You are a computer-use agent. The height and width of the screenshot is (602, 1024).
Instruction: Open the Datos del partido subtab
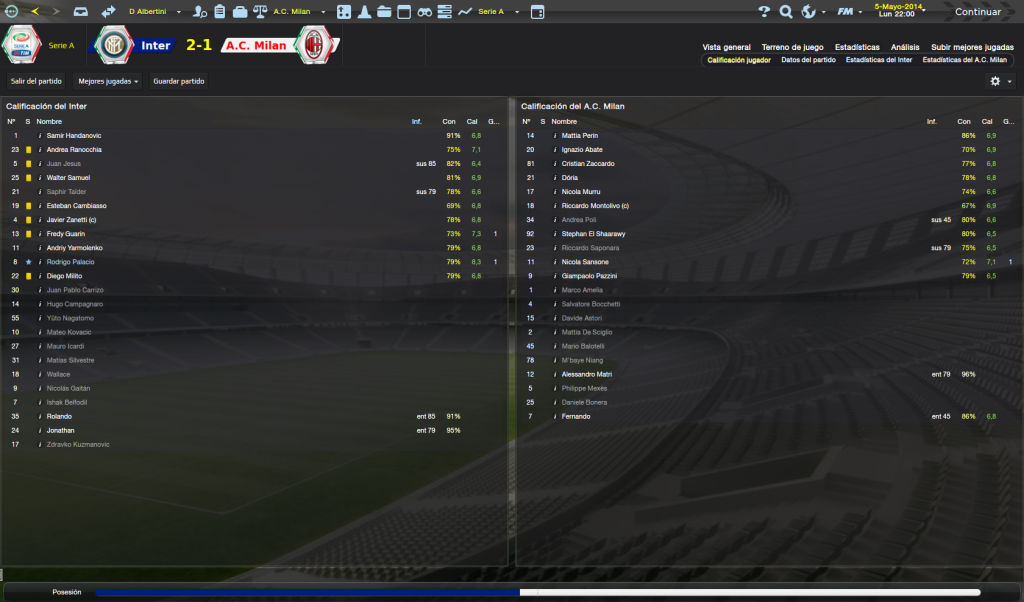point(808,60)
